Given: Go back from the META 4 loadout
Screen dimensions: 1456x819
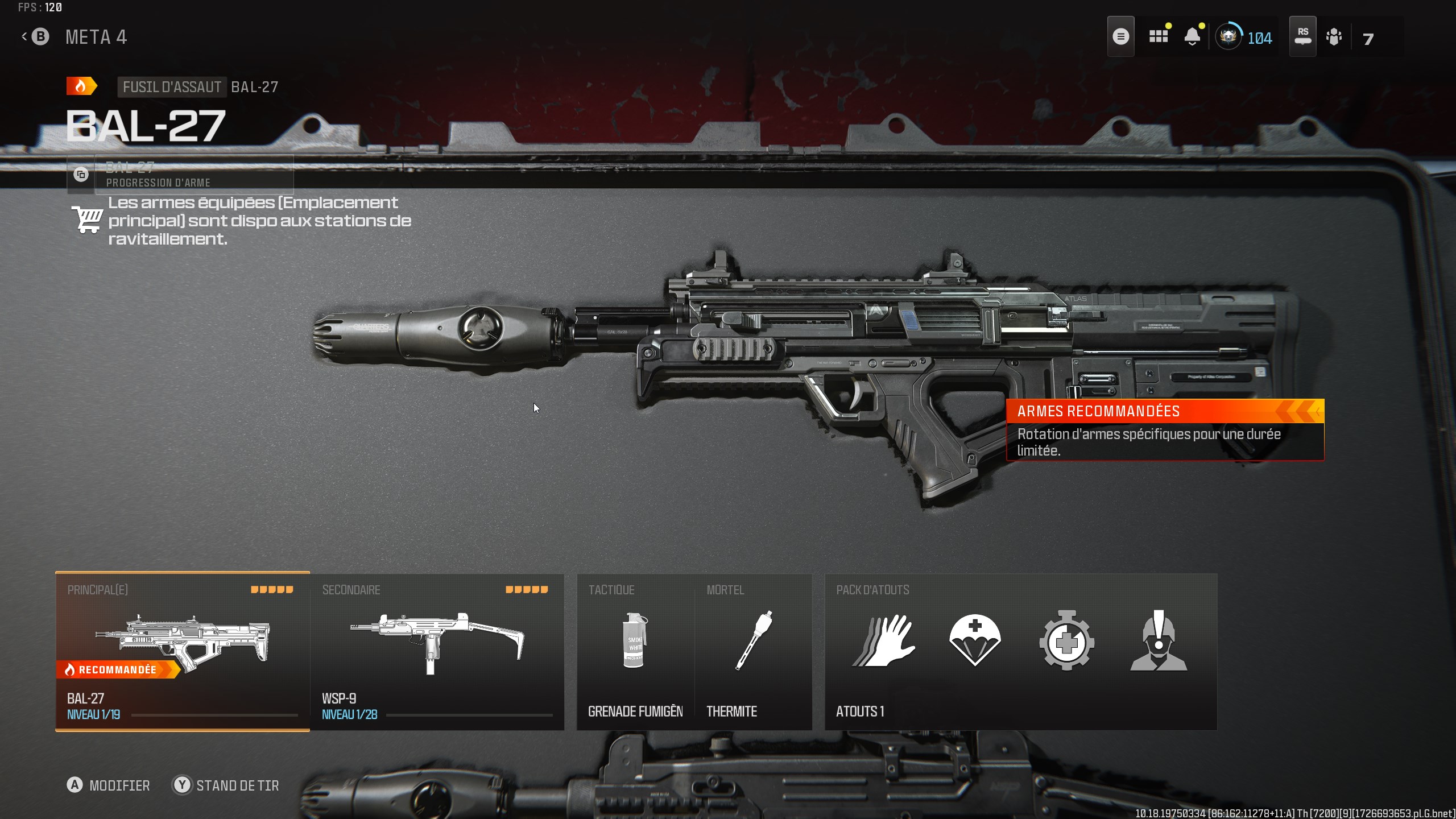Looking at the screenshot, I should click(x=35, y=37).
